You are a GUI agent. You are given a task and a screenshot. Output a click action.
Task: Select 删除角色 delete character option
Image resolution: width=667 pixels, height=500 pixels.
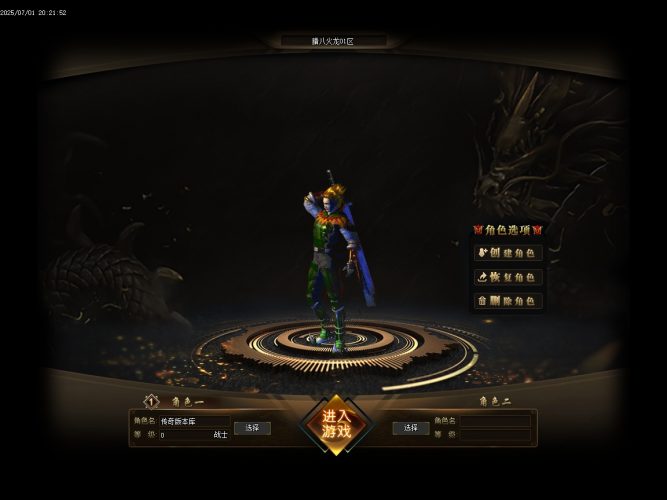click(x=508, y=301)
